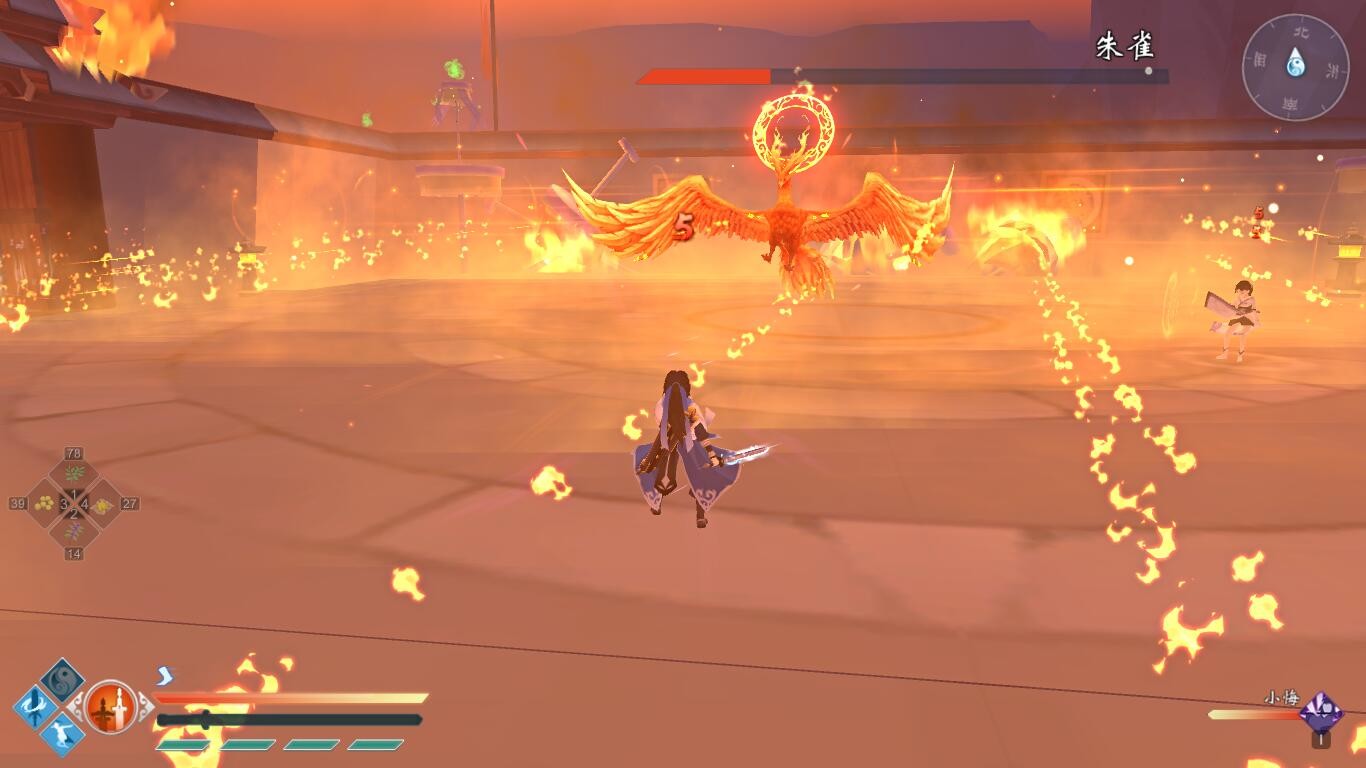Screen dimensions: 1366x768
Task: Switch weapon with the right arrow
Action: click(x=146, y=707)
